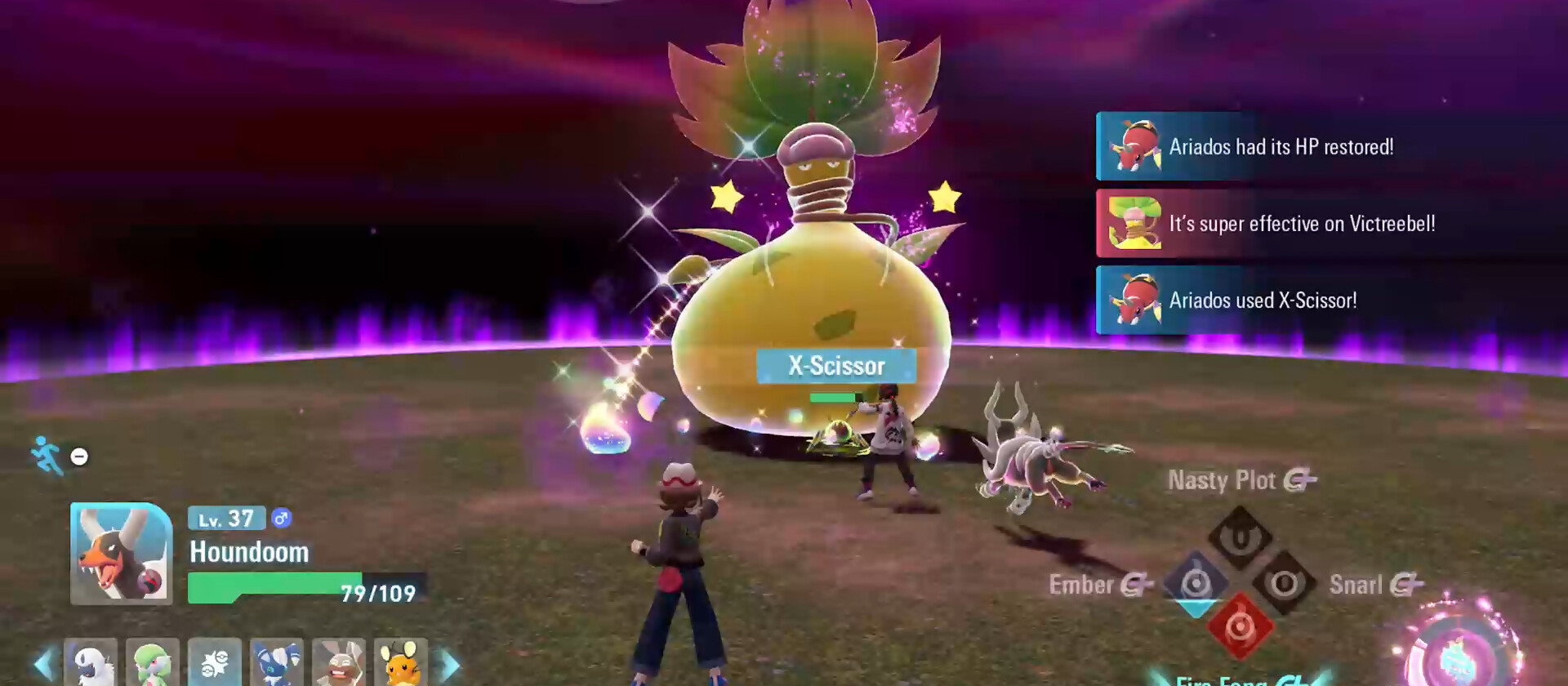Click the Lv. 37 level badge

click(x=226, y=518)
